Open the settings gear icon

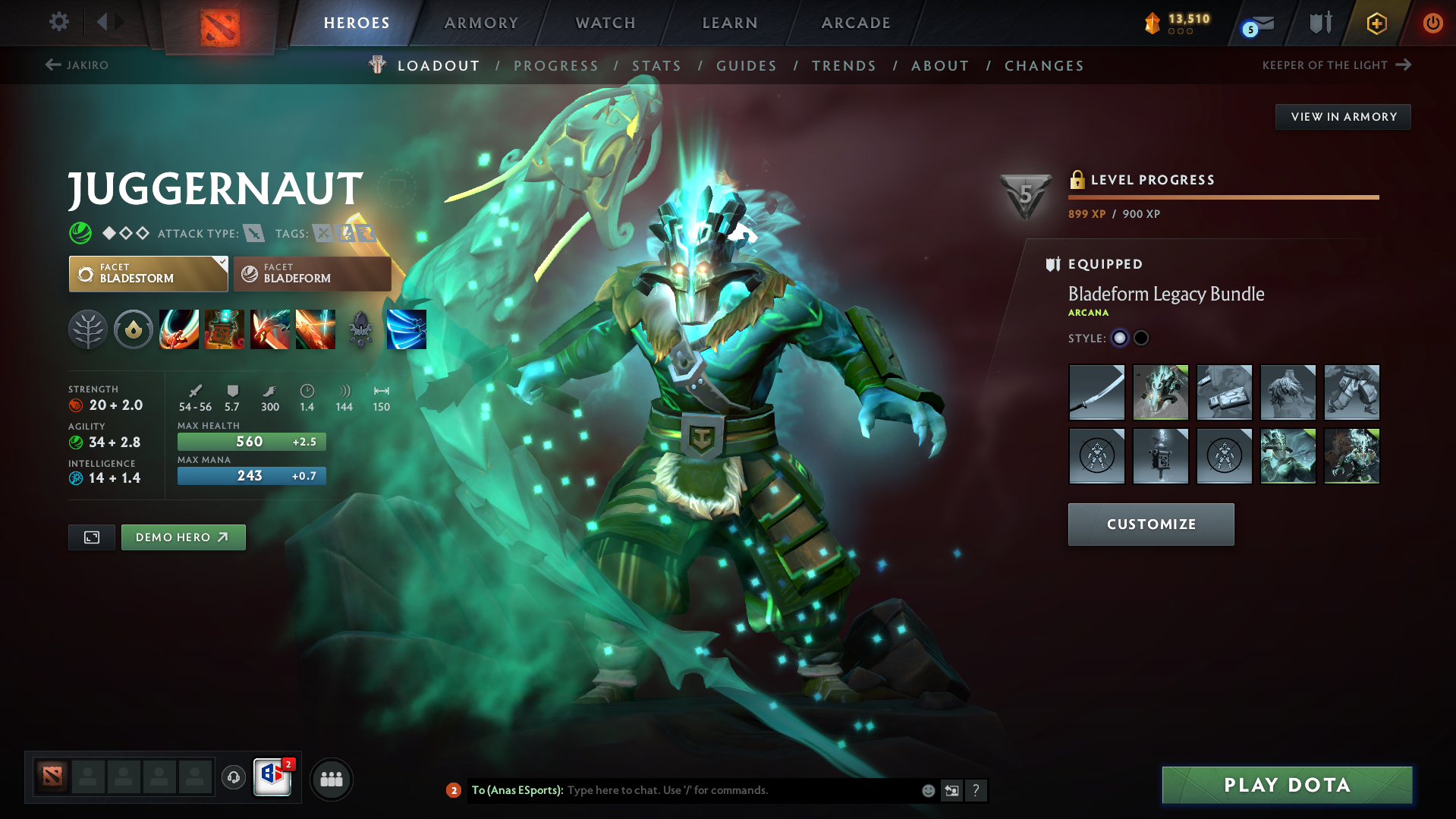click(x=58, y=22)
